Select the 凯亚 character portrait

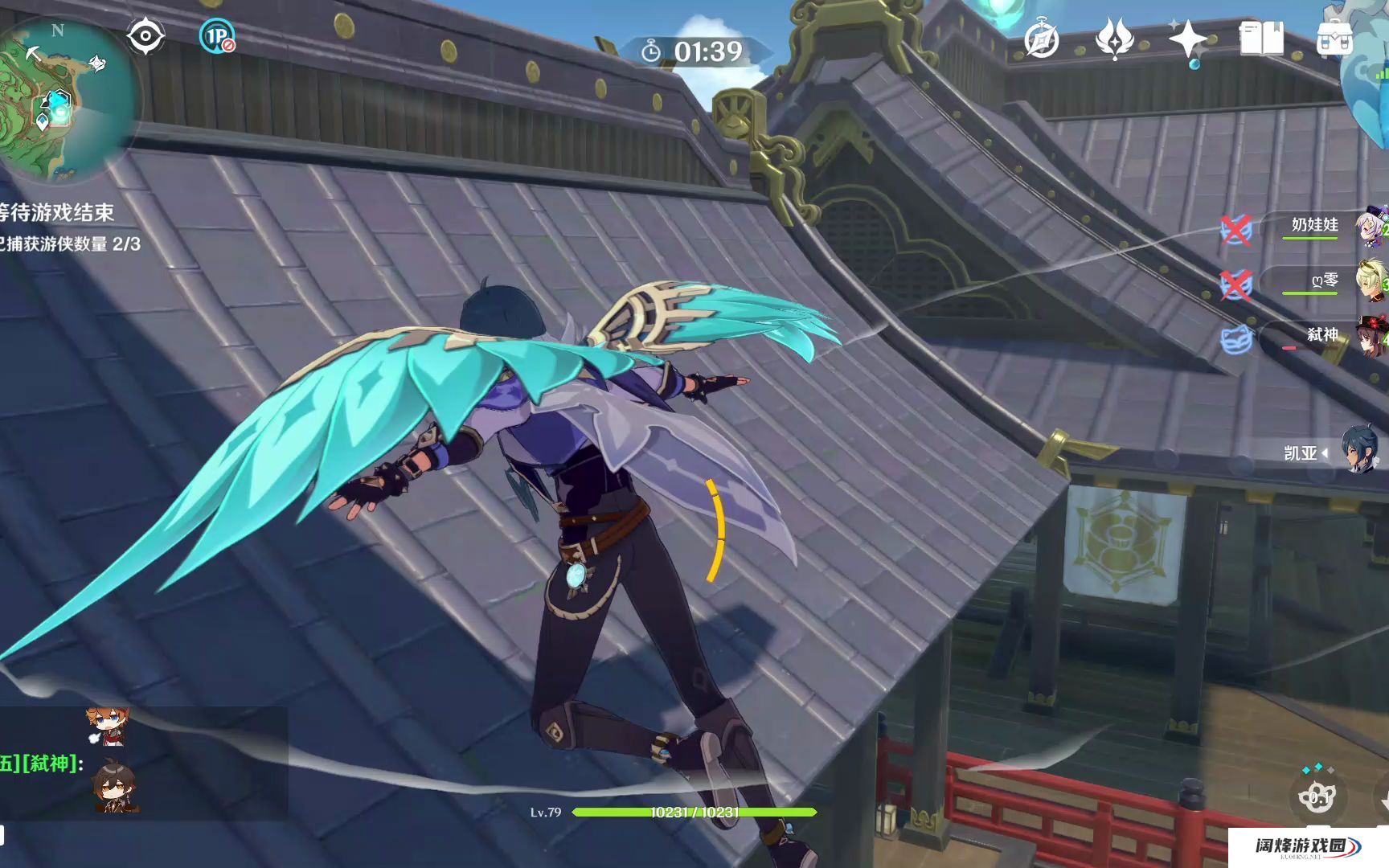pos(1358,449)
